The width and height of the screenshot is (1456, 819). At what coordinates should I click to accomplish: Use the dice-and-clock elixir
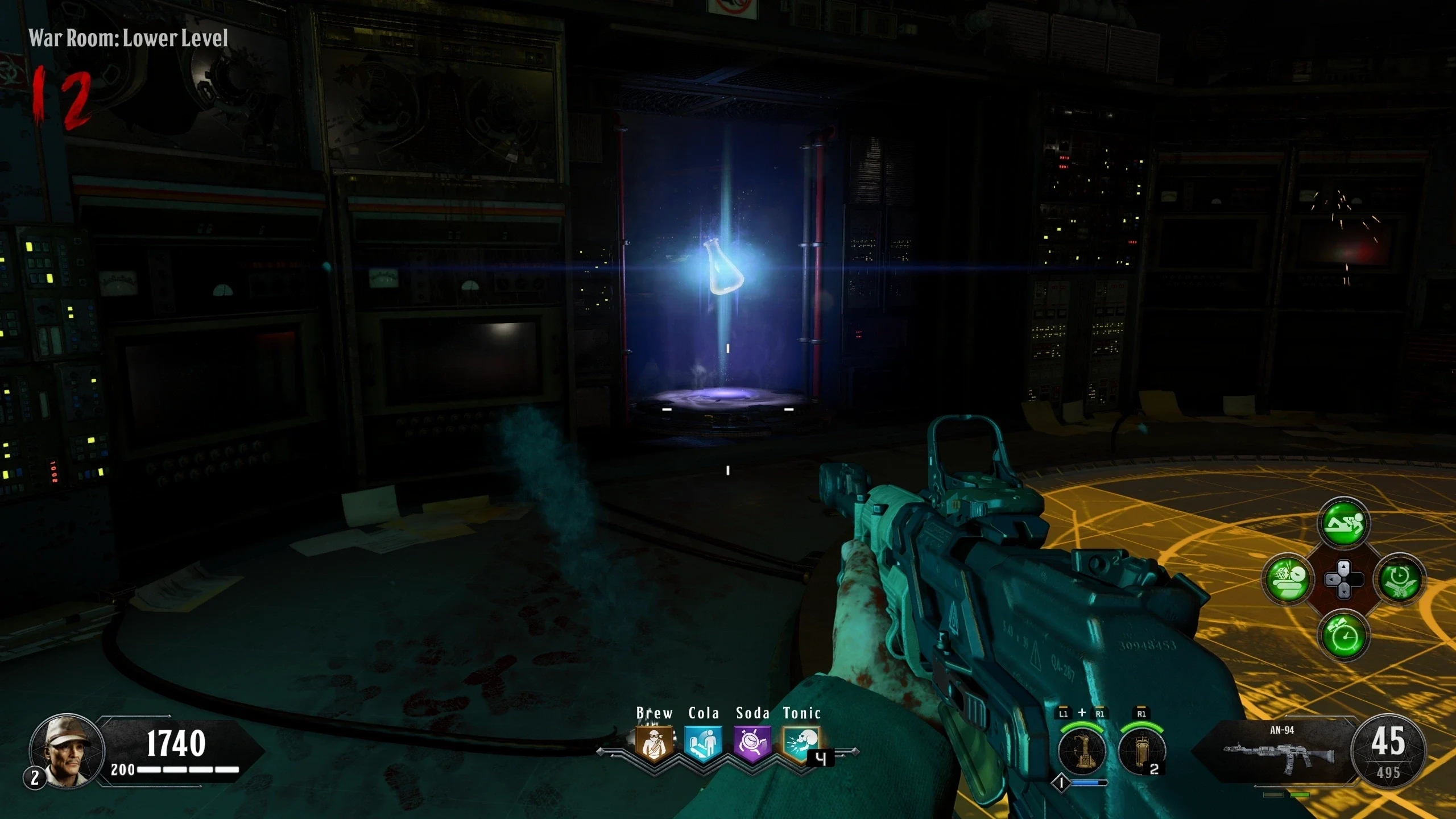1288,579
